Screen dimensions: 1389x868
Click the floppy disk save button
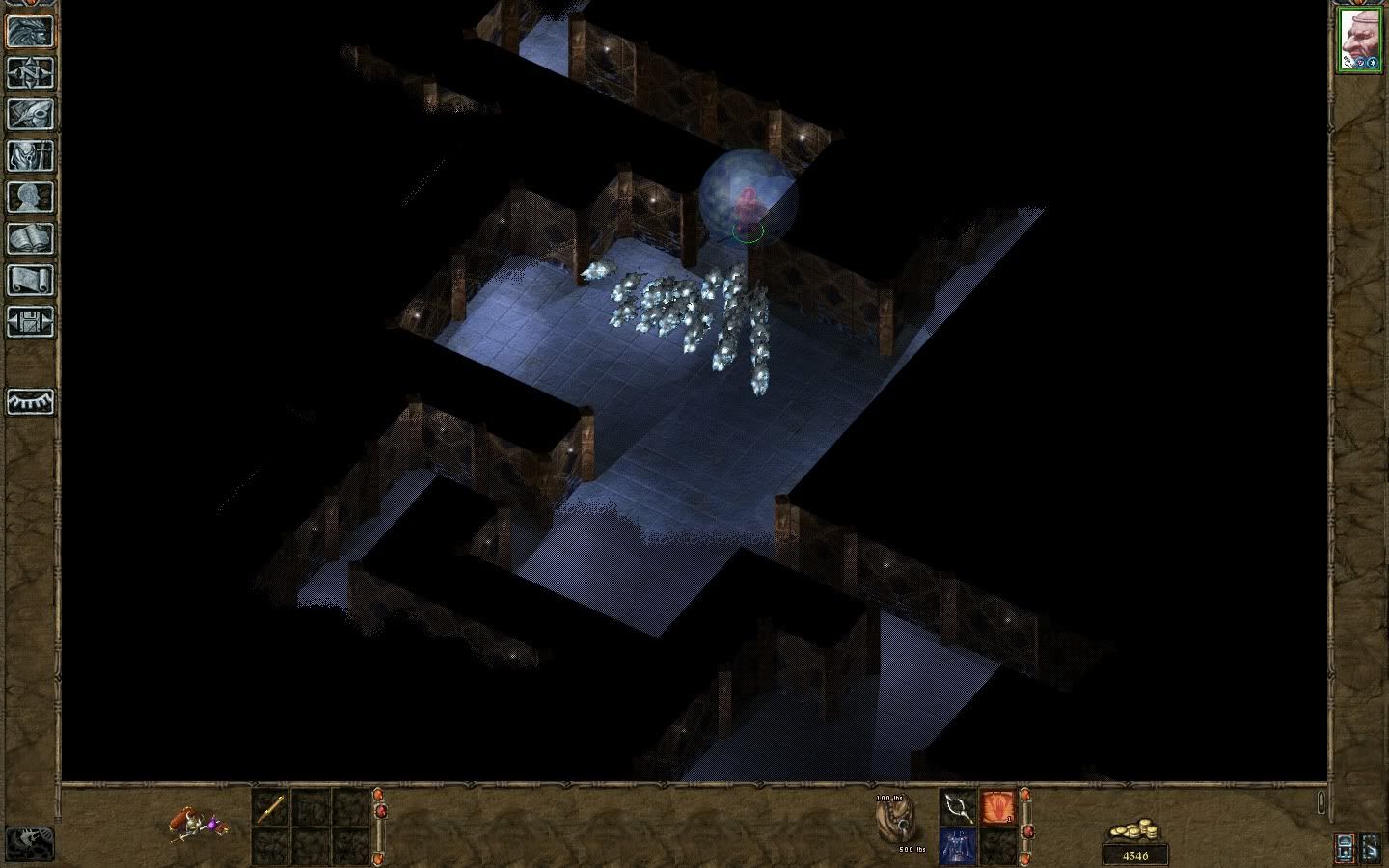[30, 322]
